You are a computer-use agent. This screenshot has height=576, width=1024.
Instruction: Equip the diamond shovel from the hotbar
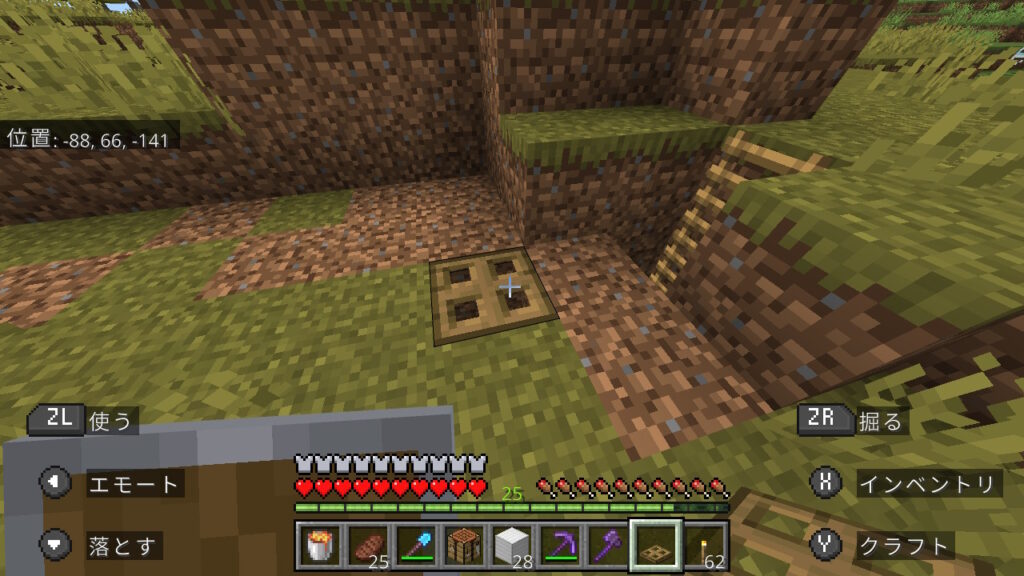415,546
